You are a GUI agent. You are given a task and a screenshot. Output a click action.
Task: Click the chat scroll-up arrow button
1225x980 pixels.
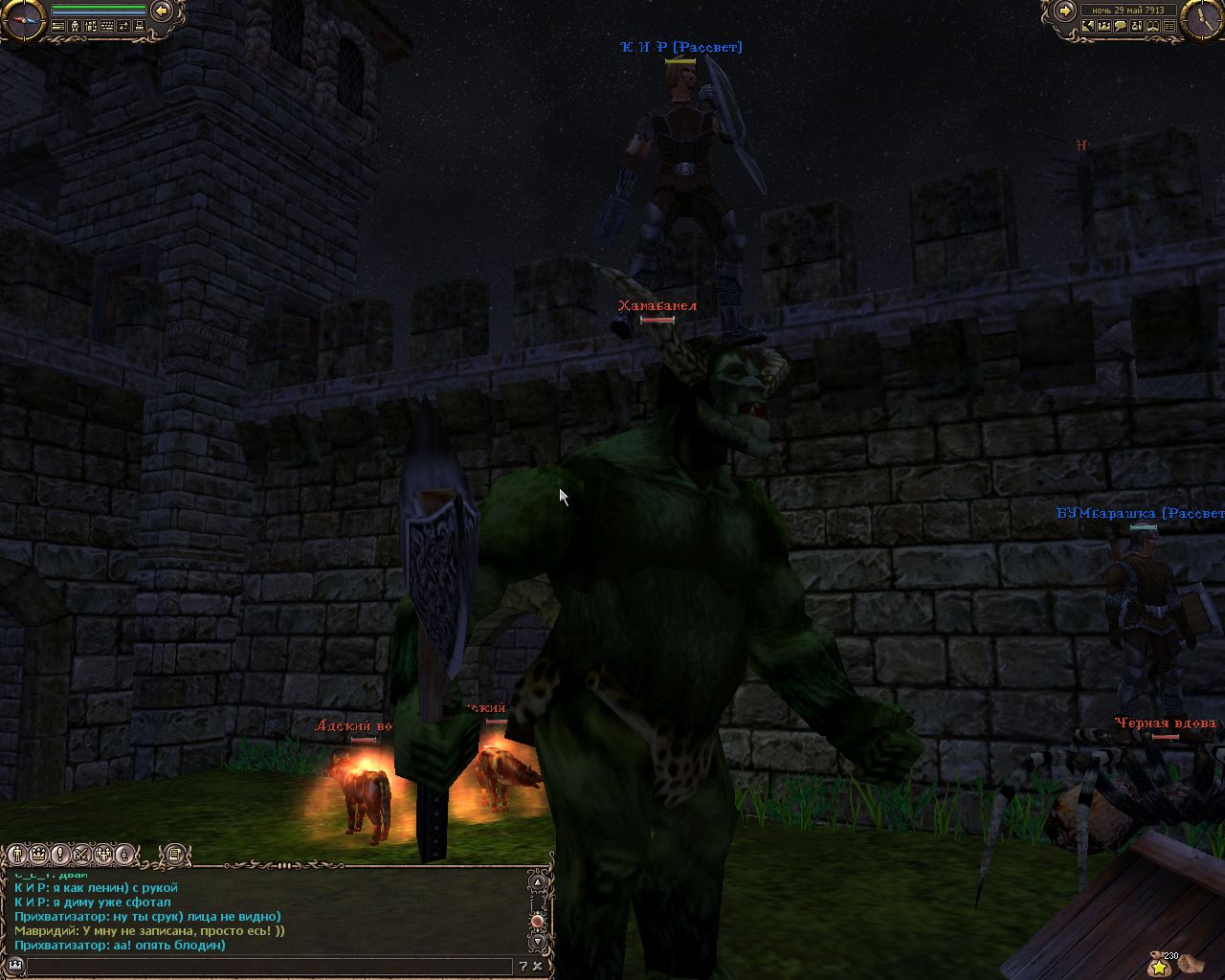coord(538,881)
